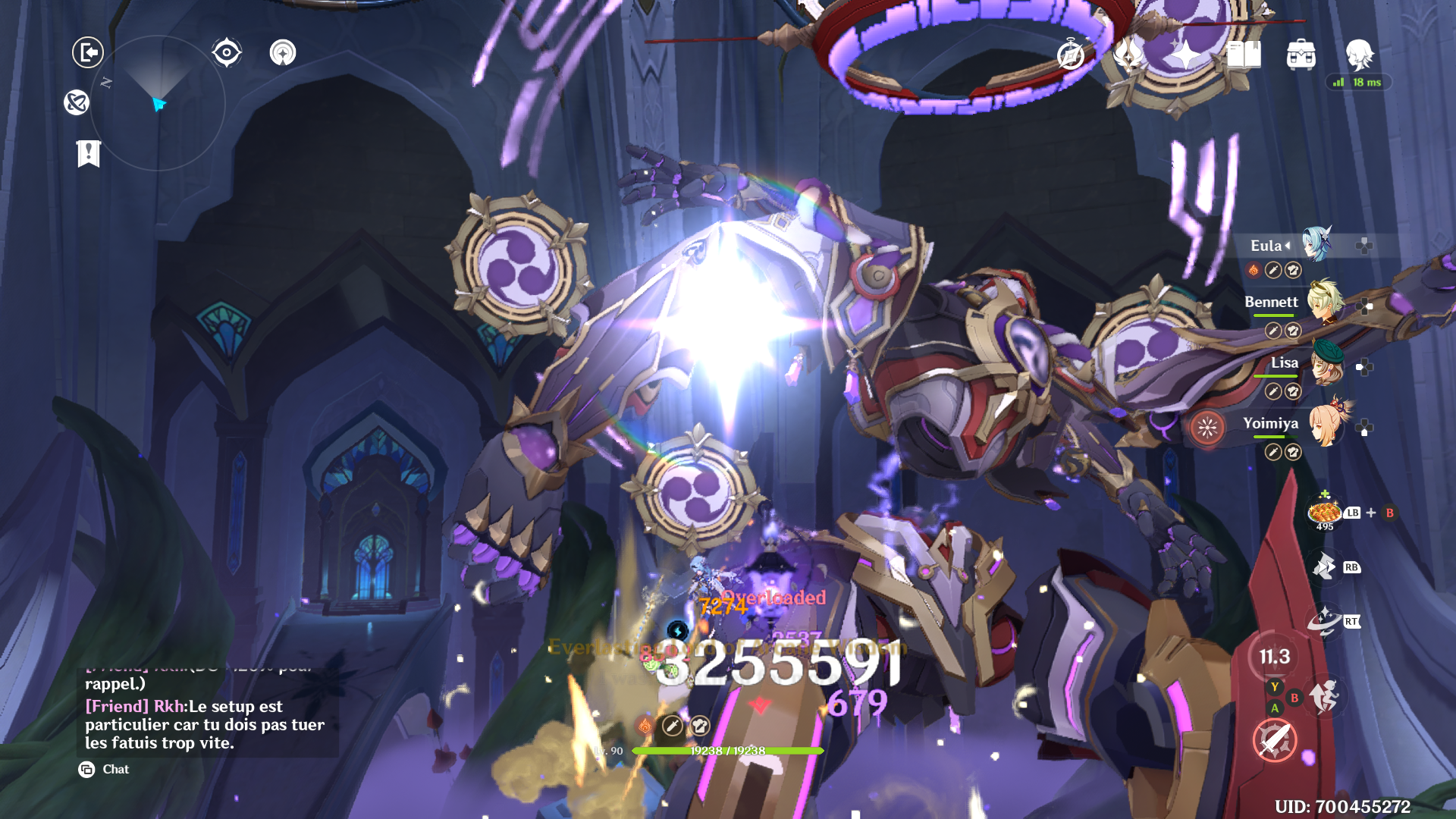Open the quest notice banner icon
The height and width of the screenshot is (819, 1456).
[x=89, y=154]
